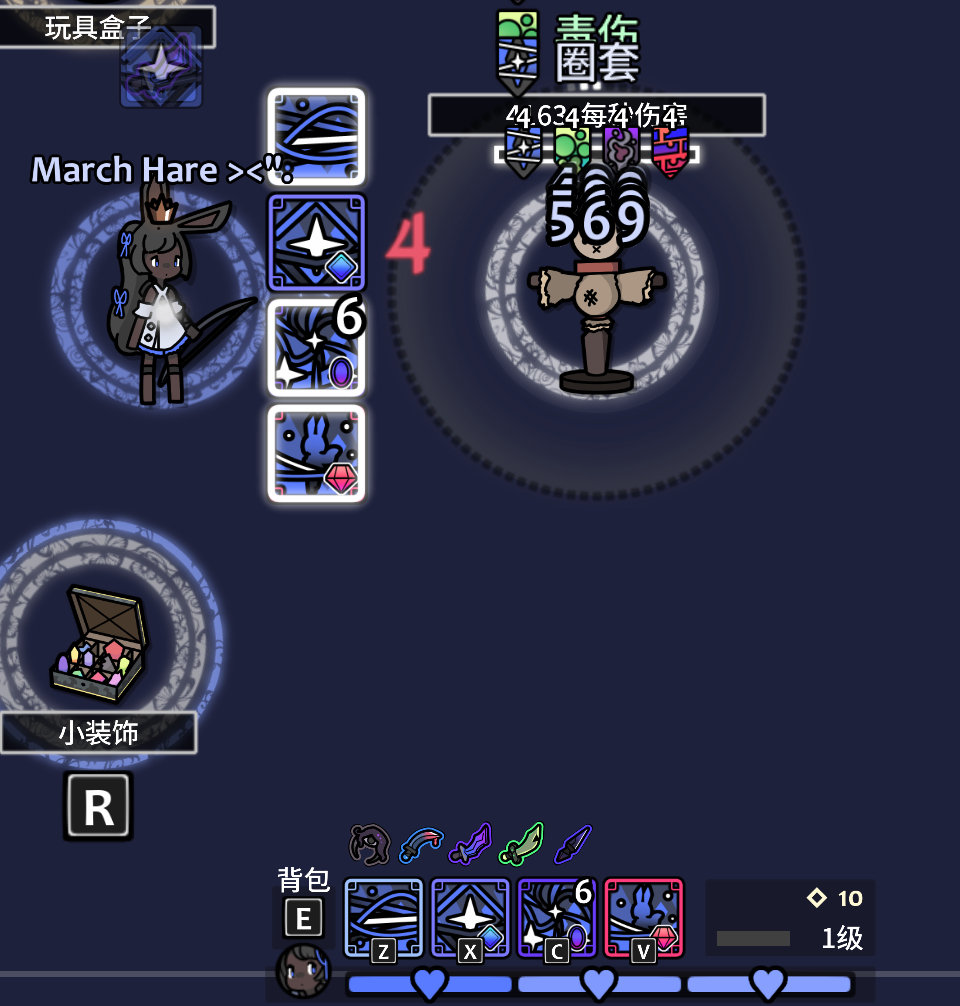960x1006 pixels.
Task: Use the X star ability with blue gem in the hotbar
Action: [x=470, y=918]
